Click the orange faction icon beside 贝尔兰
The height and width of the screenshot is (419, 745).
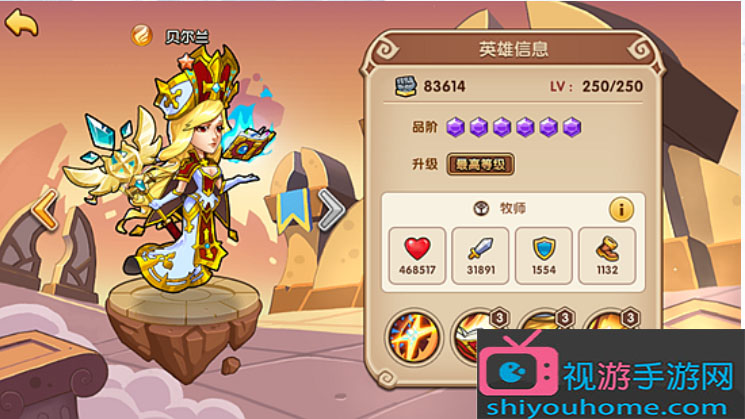click(x=143, y=35)
